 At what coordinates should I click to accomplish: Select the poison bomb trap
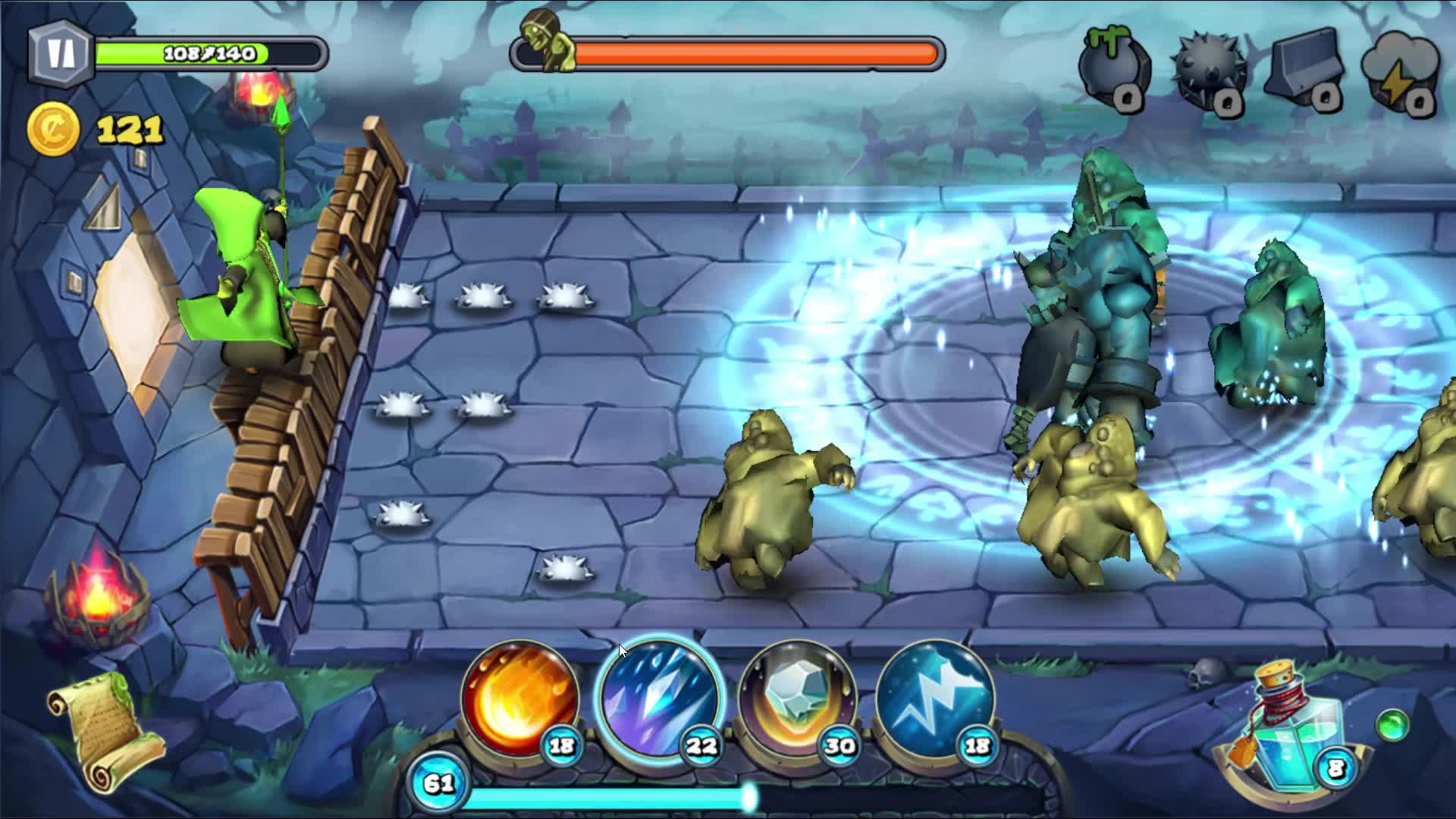(1113, 64)
